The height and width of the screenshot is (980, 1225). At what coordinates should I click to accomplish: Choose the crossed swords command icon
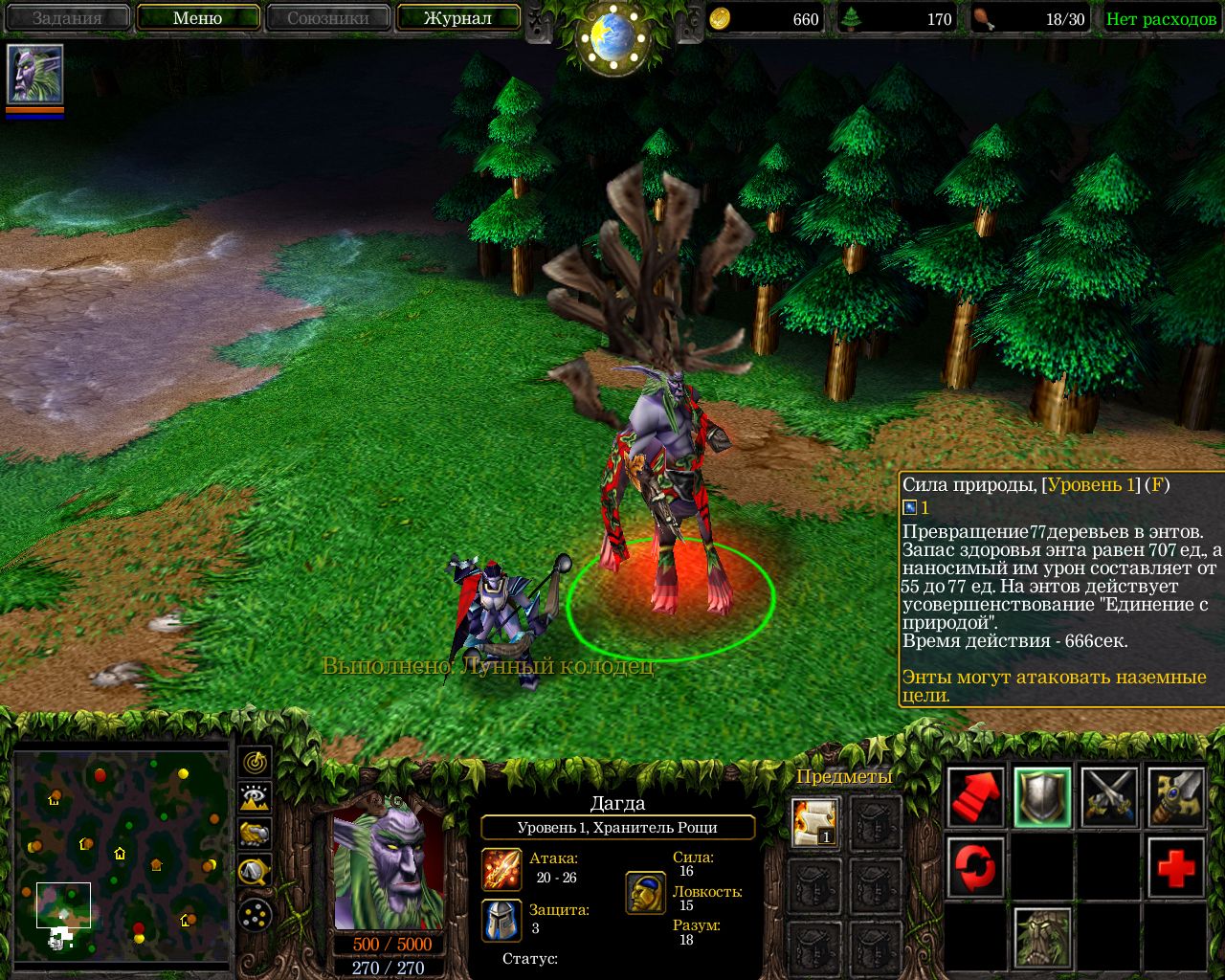coord(1109,797)
